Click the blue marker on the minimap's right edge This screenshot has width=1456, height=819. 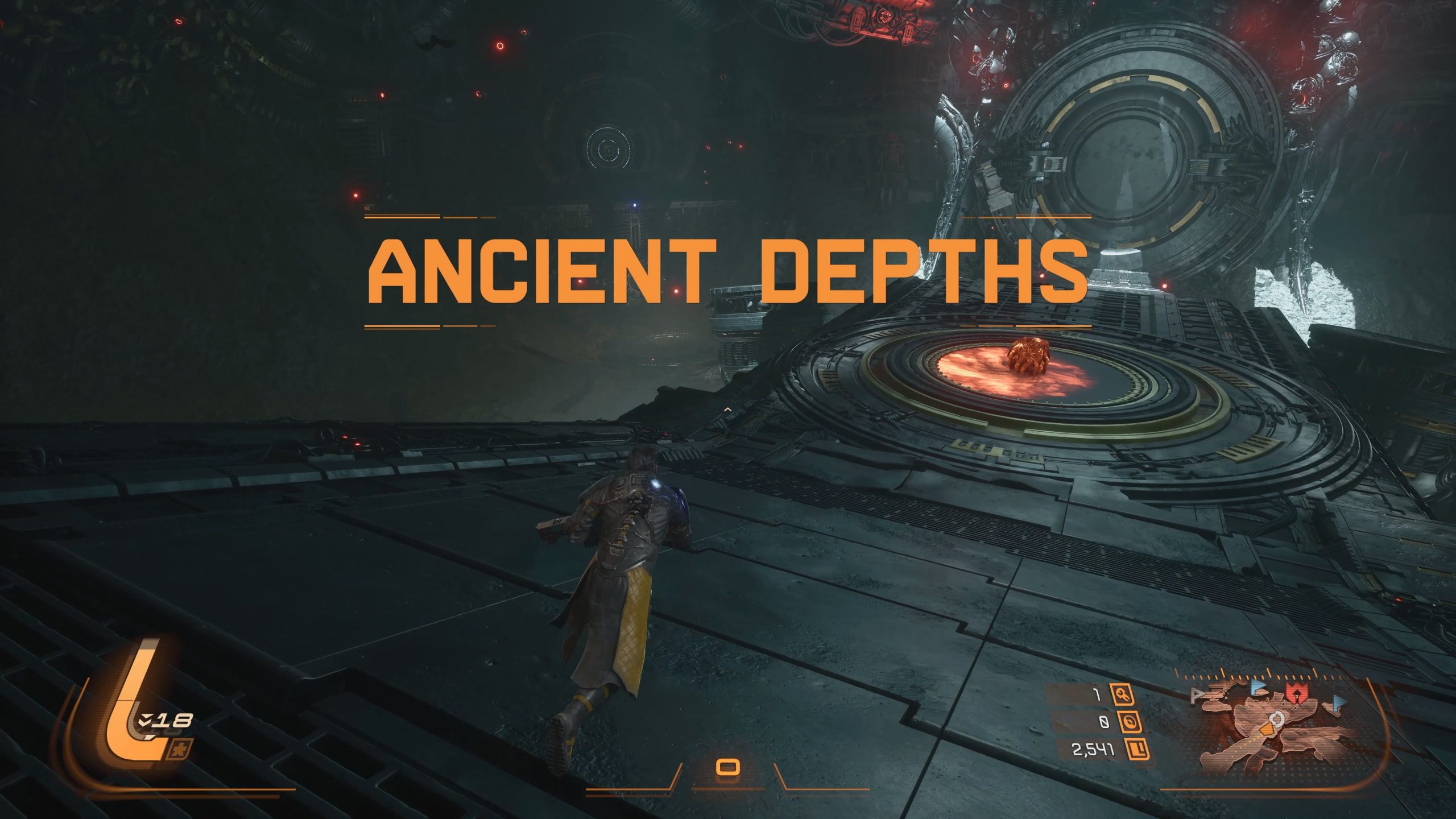[1338, 703]
